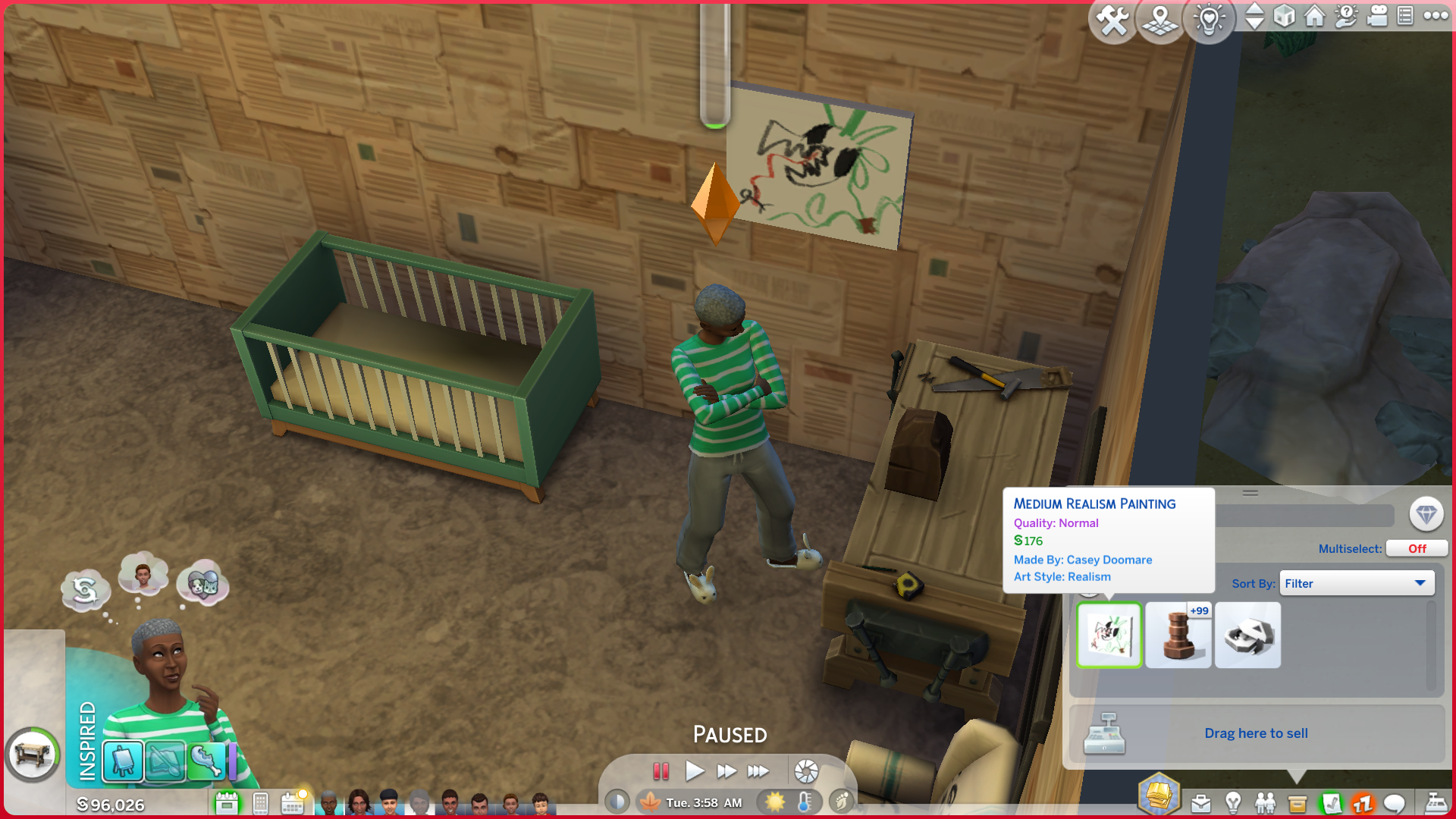Open the needs panel with Zz icon
Viewport: 1456px width, 819px height.
click(1363, 802)
